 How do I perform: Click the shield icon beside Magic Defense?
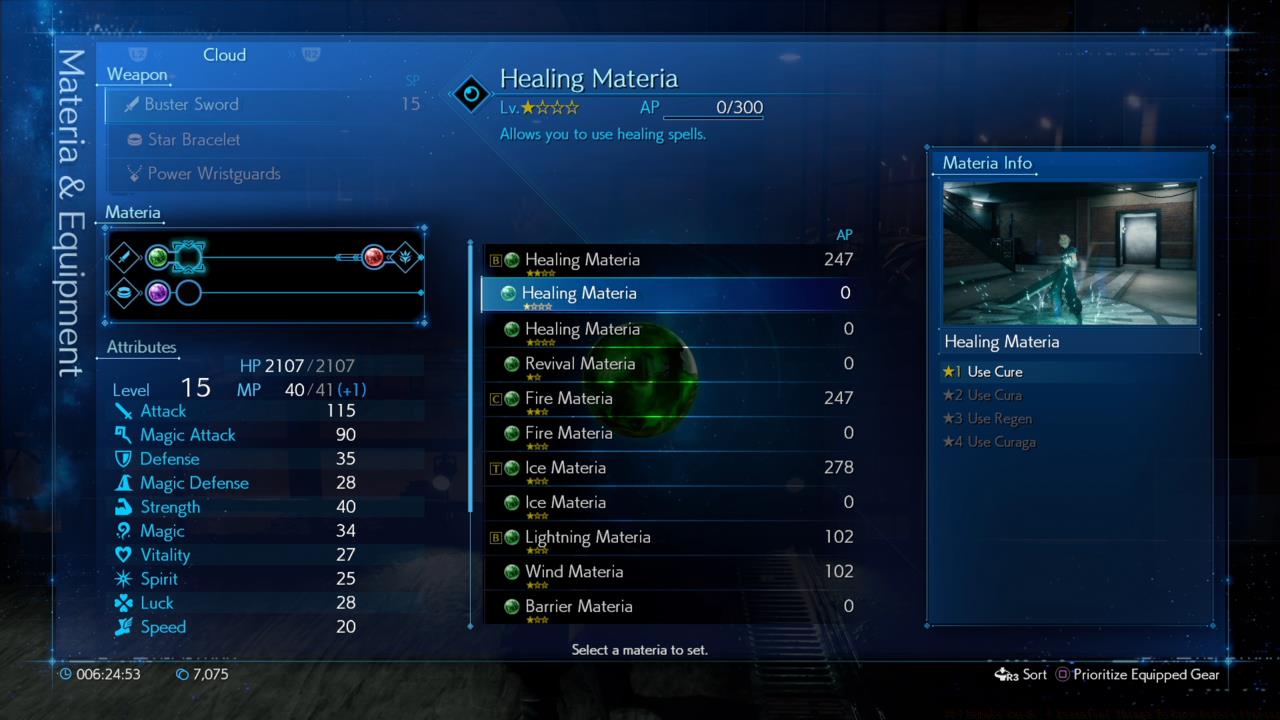click(x=124, y=483)
